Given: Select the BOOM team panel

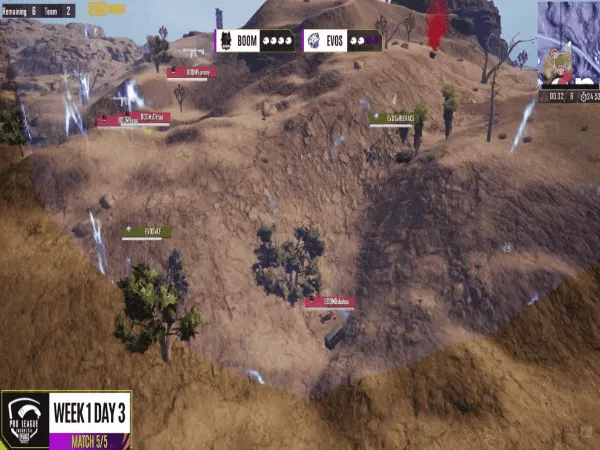Looking at the screenshot, I should [255, 42].
